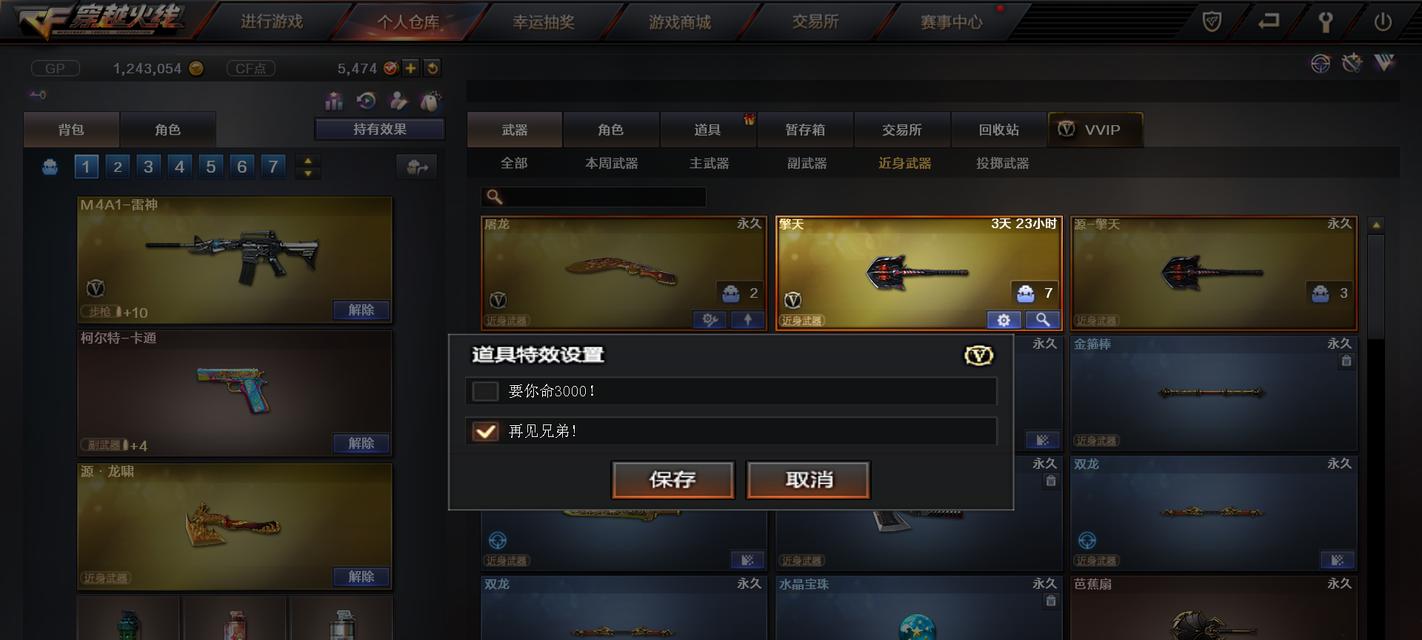Open the 持有效果 panel
The width and height of the screenshot is (1422, 640).
[x=380, y=129]
